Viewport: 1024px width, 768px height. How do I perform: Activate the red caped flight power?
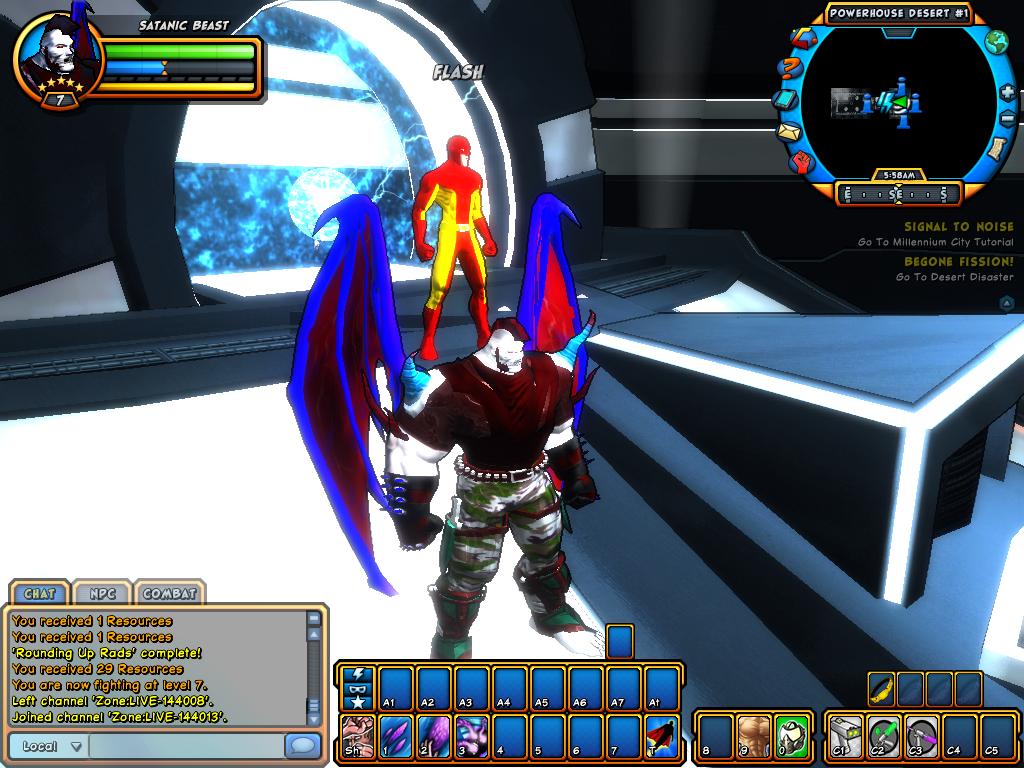point(661,736)
